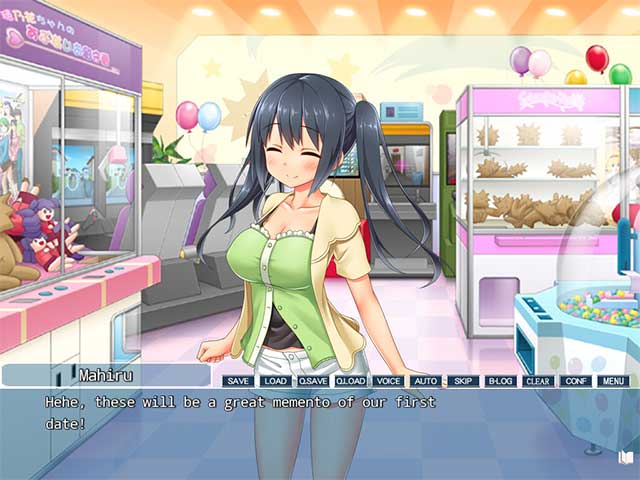This screenshot has width=640, height=480.
Task: Hide the text window with CLEAR
Action: pos(537,381)
